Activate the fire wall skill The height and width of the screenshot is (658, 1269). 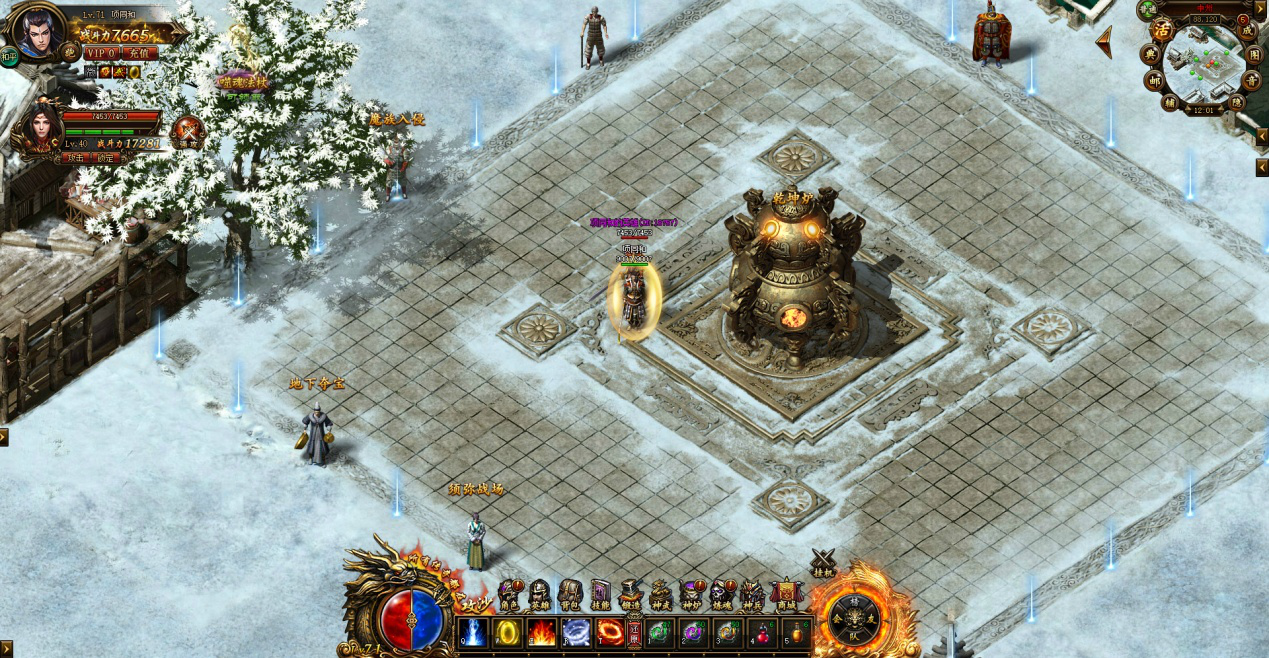(x=542, y=632)
